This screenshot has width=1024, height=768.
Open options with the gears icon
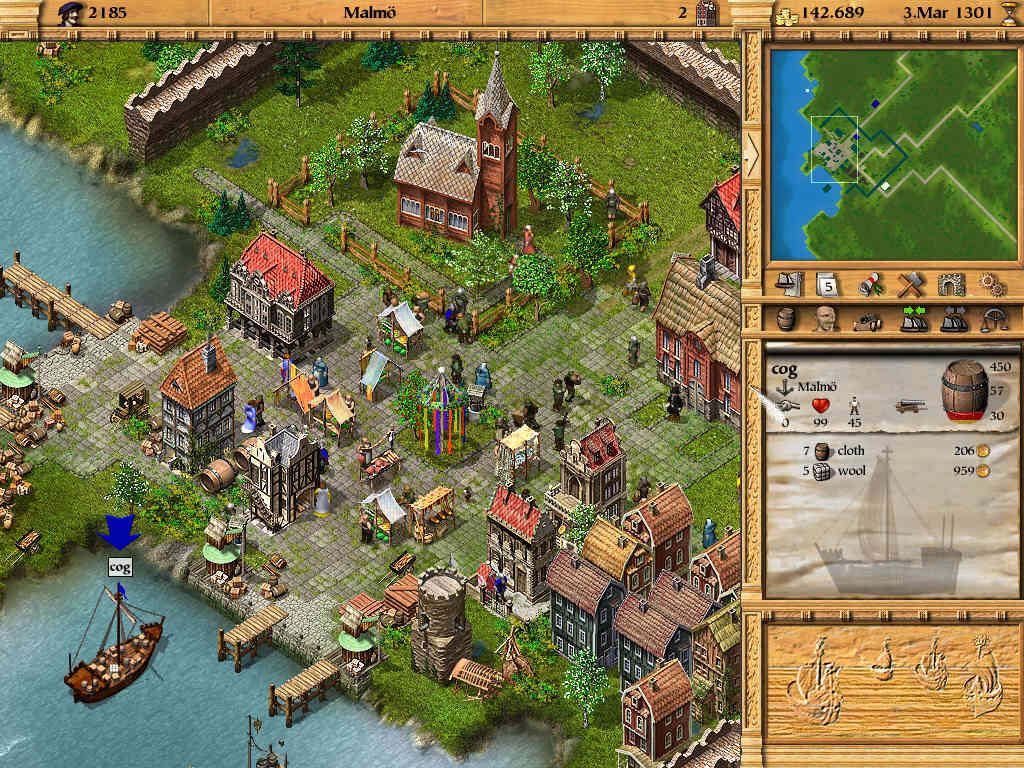pos(991,285)
